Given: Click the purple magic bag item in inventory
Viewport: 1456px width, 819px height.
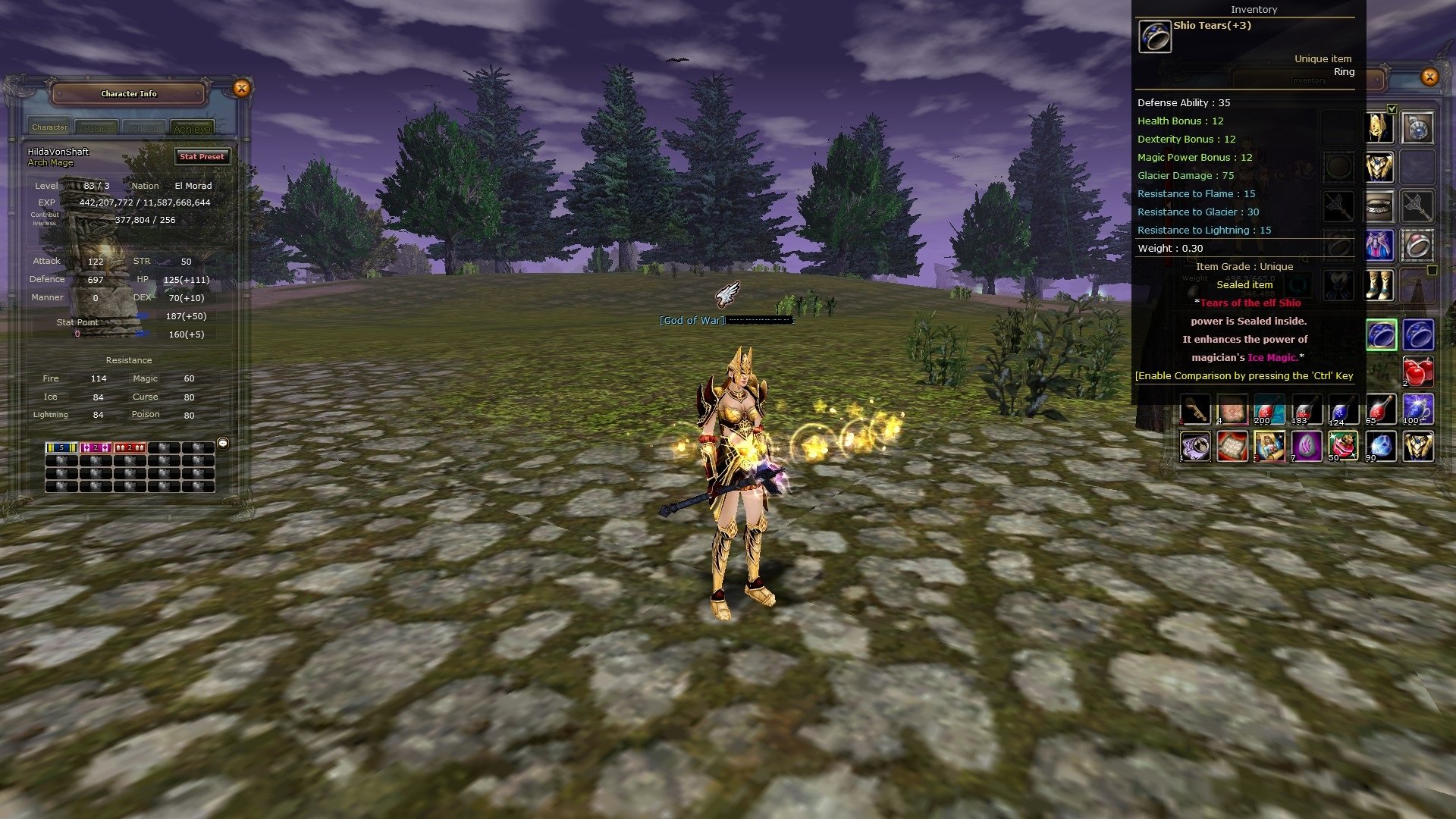Looking at the screenshot, I should [1194, 447].
